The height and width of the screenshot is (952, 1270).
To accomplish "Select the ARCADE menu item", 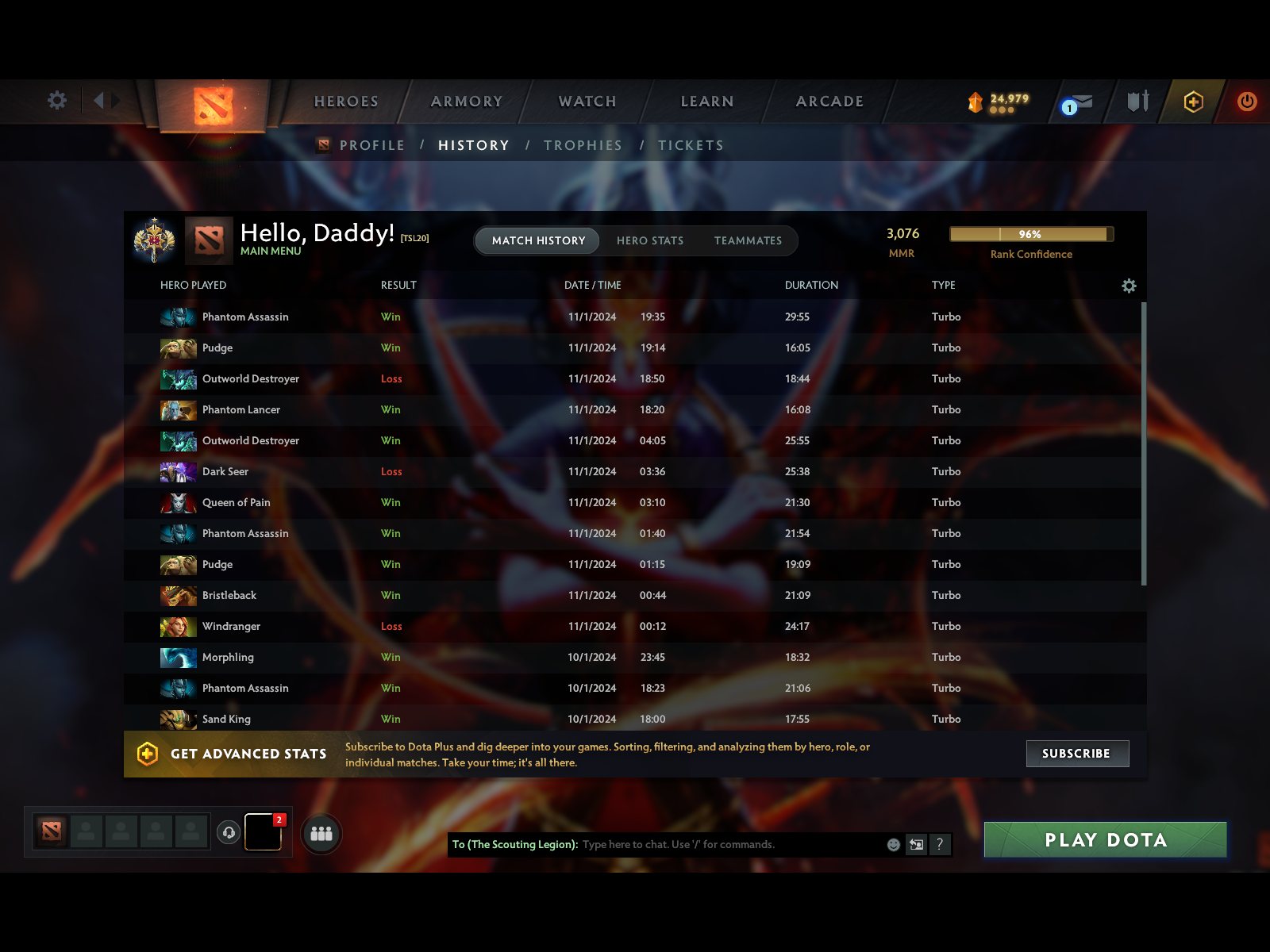I will 829,101.
